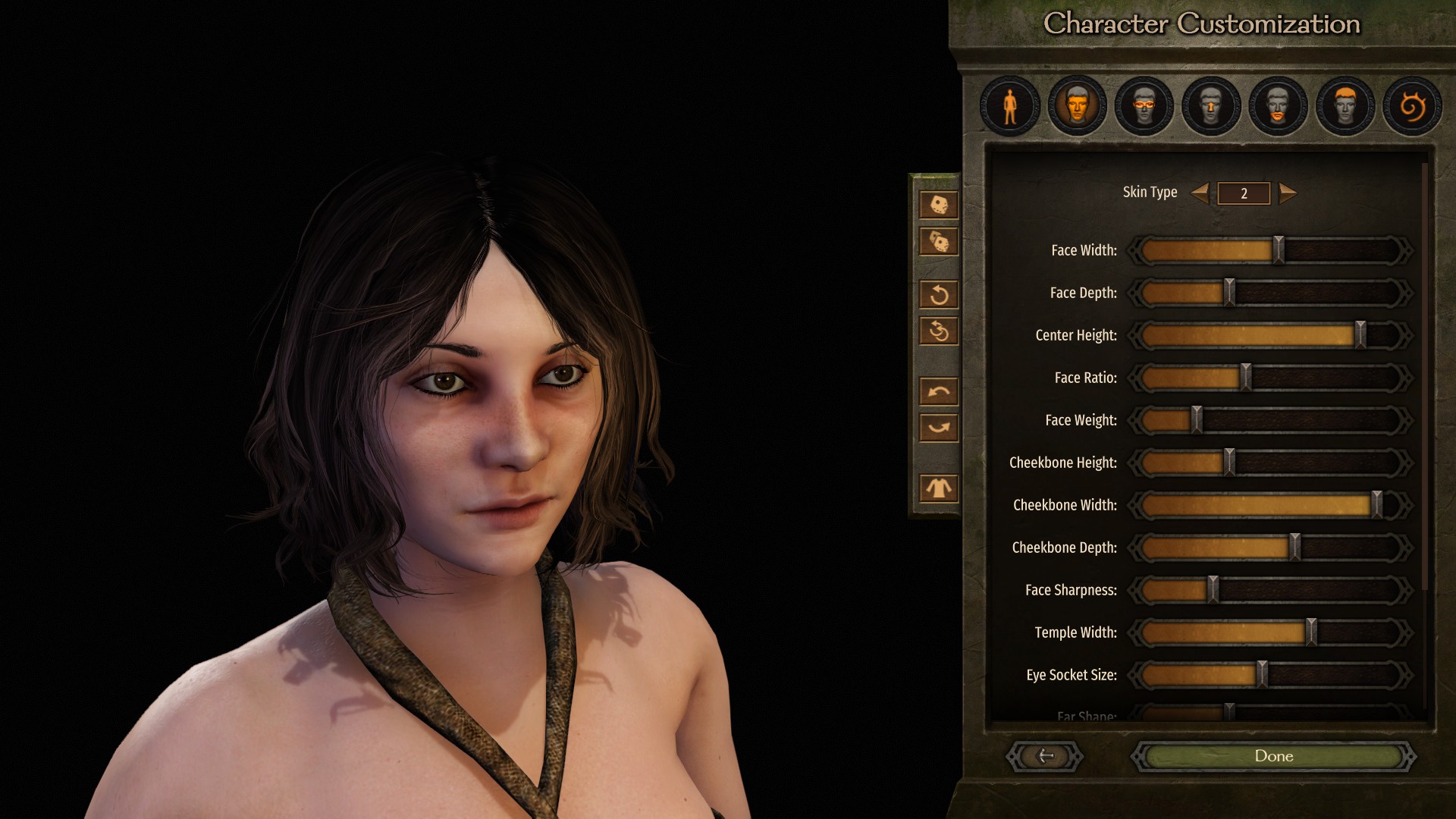The image size is (1456, 819).
Task: Select the Nose customization tab
Action: click(1211, 106)
